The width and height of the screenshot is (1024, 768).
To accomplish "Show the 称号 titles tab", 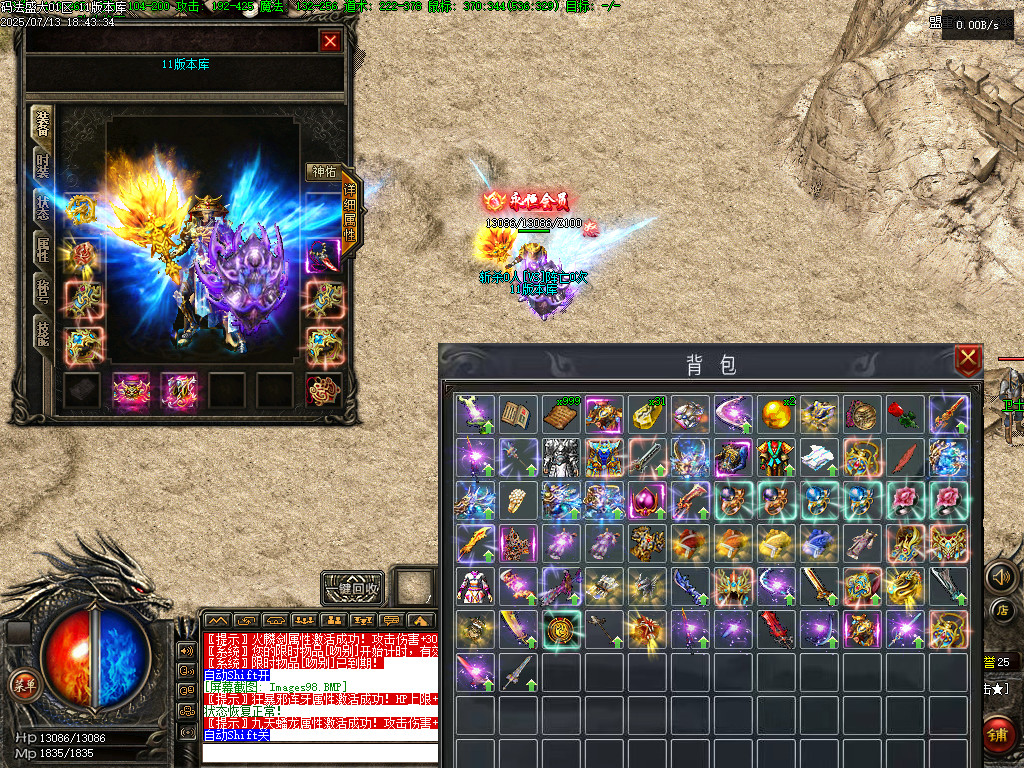I will [x=42, y=292].
